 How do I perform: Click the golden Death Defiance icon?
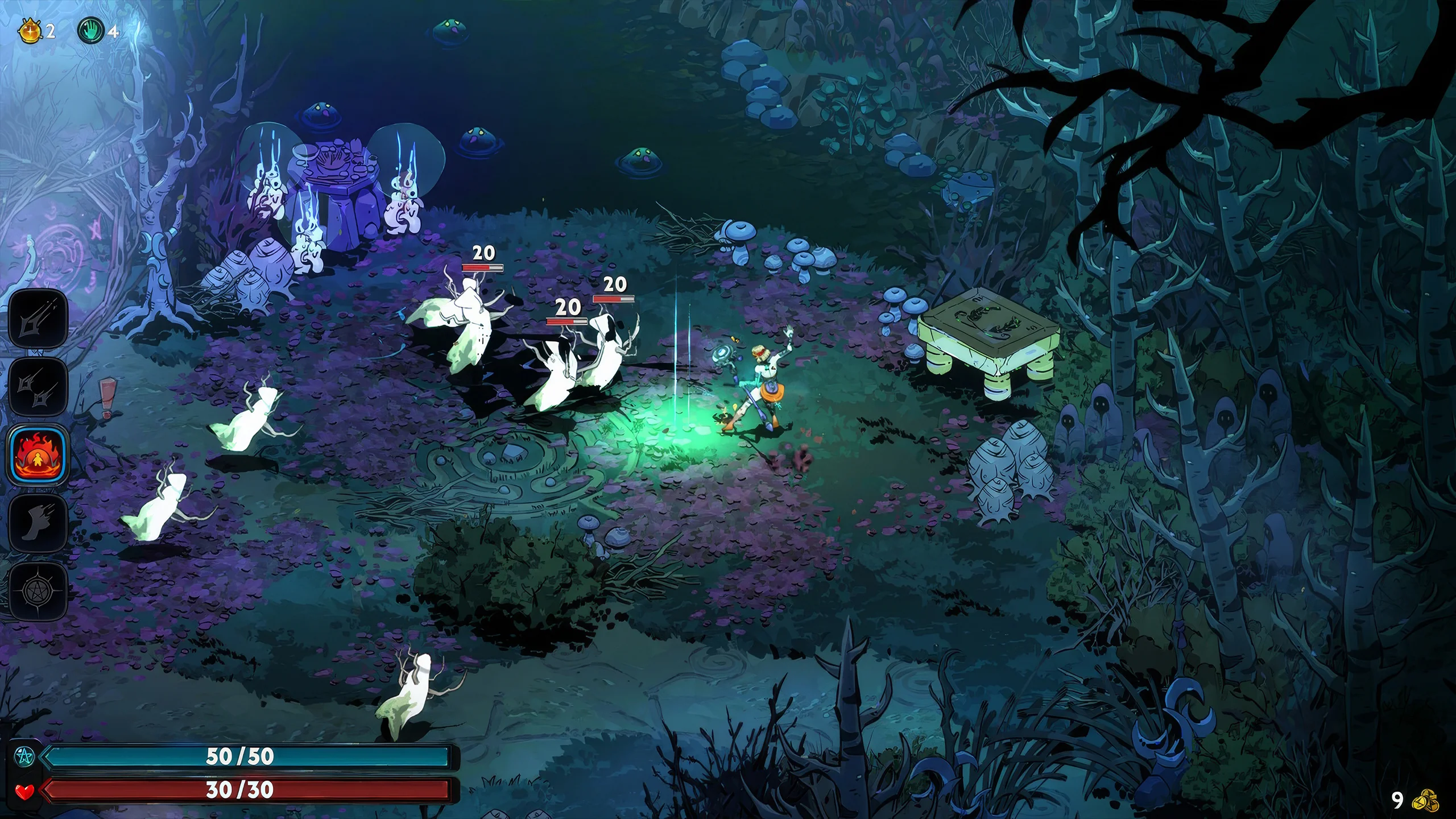click(x=30, y=30)
